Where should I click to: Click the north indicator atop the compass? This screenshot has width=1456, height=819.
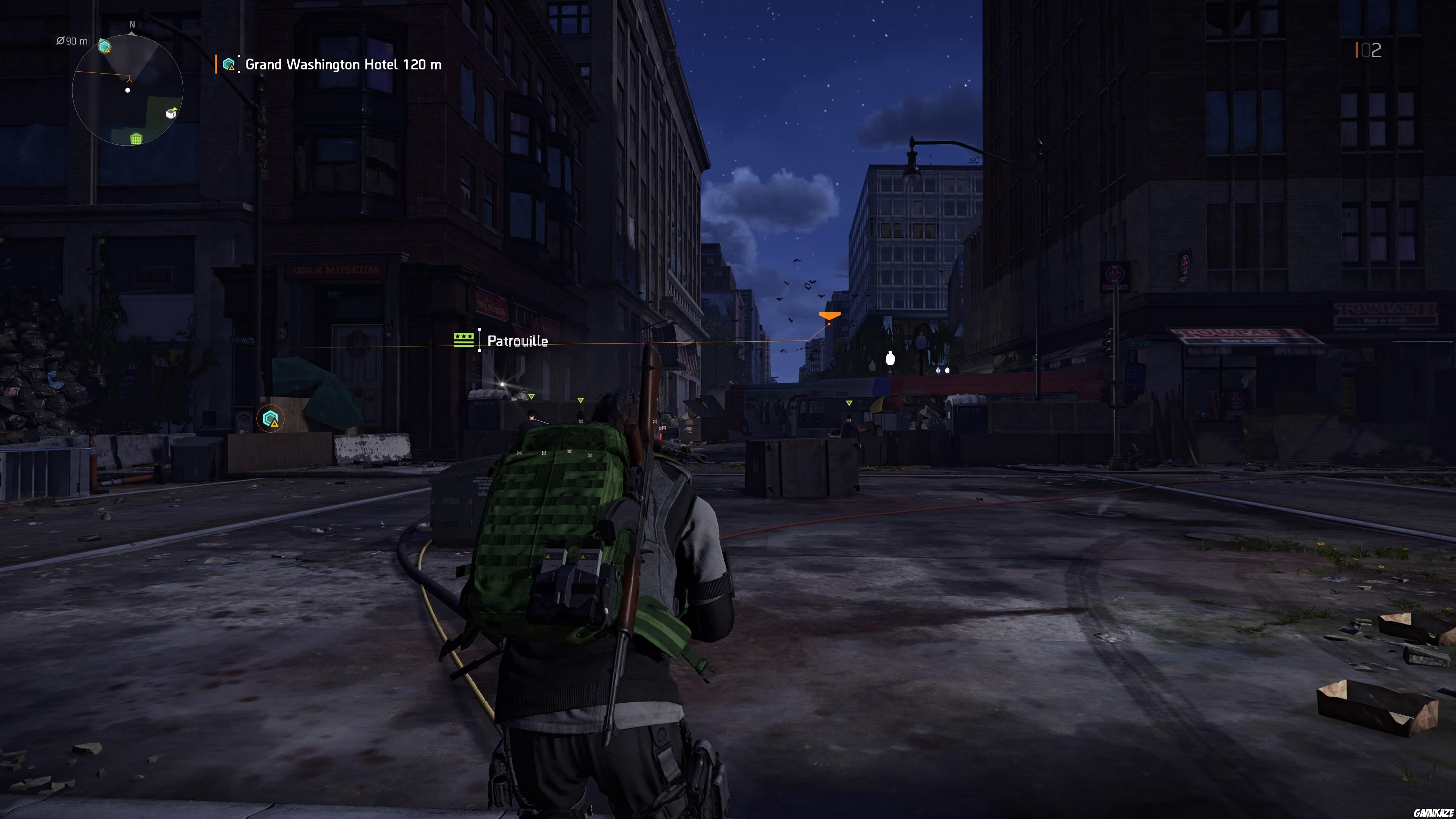click(x=132, y=25)
